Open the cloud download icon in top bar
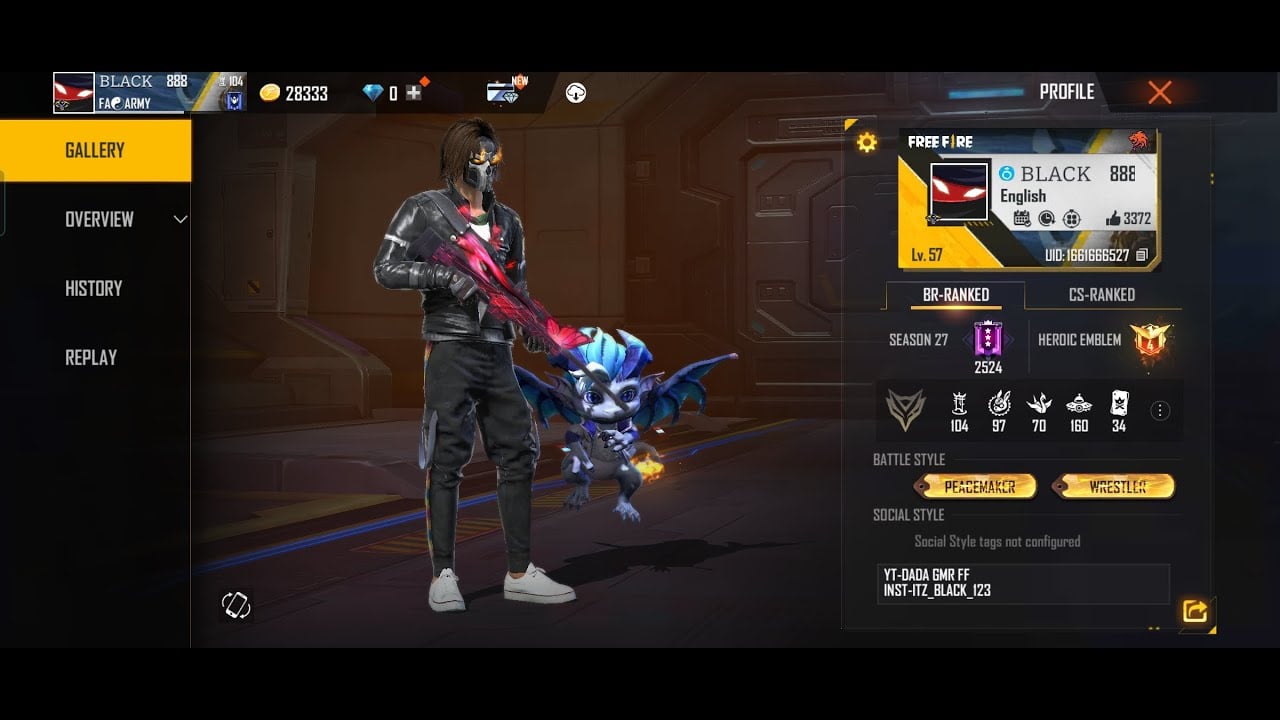The width and height of the screenshot is (1280, 720). pos(574,94)
